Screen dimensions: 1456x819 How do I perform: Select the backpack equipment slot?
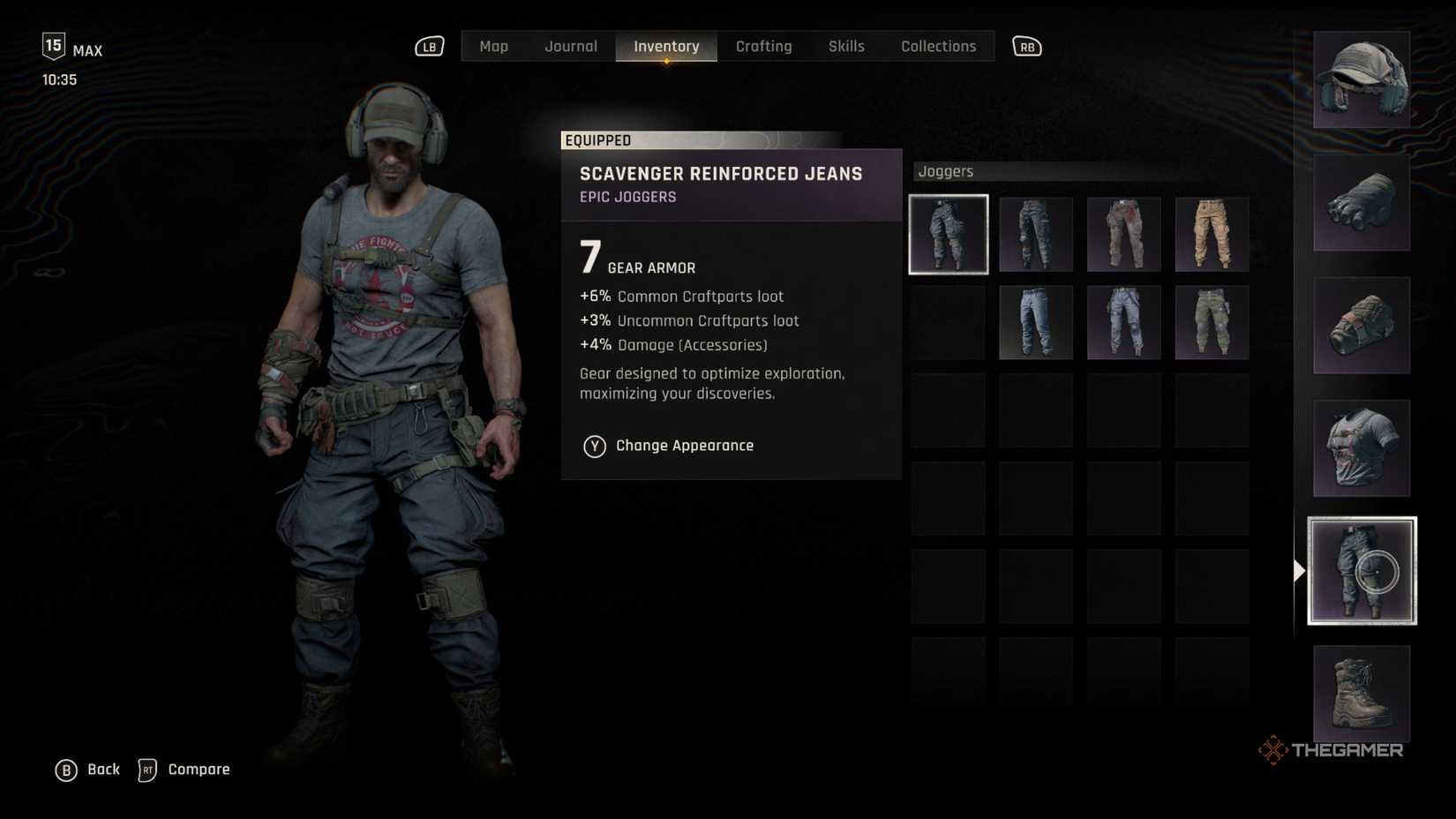(1360, 325)
